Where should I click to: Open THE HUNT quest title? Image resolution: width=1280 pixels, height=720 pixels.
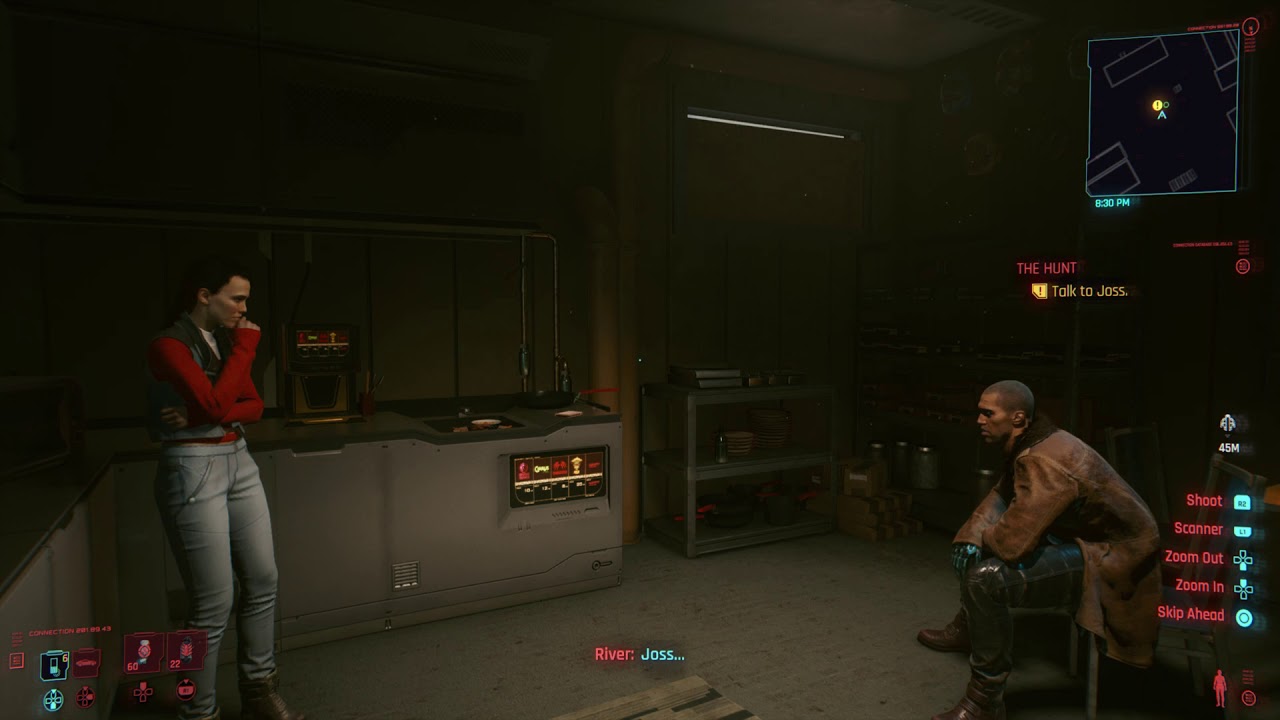1046,267
